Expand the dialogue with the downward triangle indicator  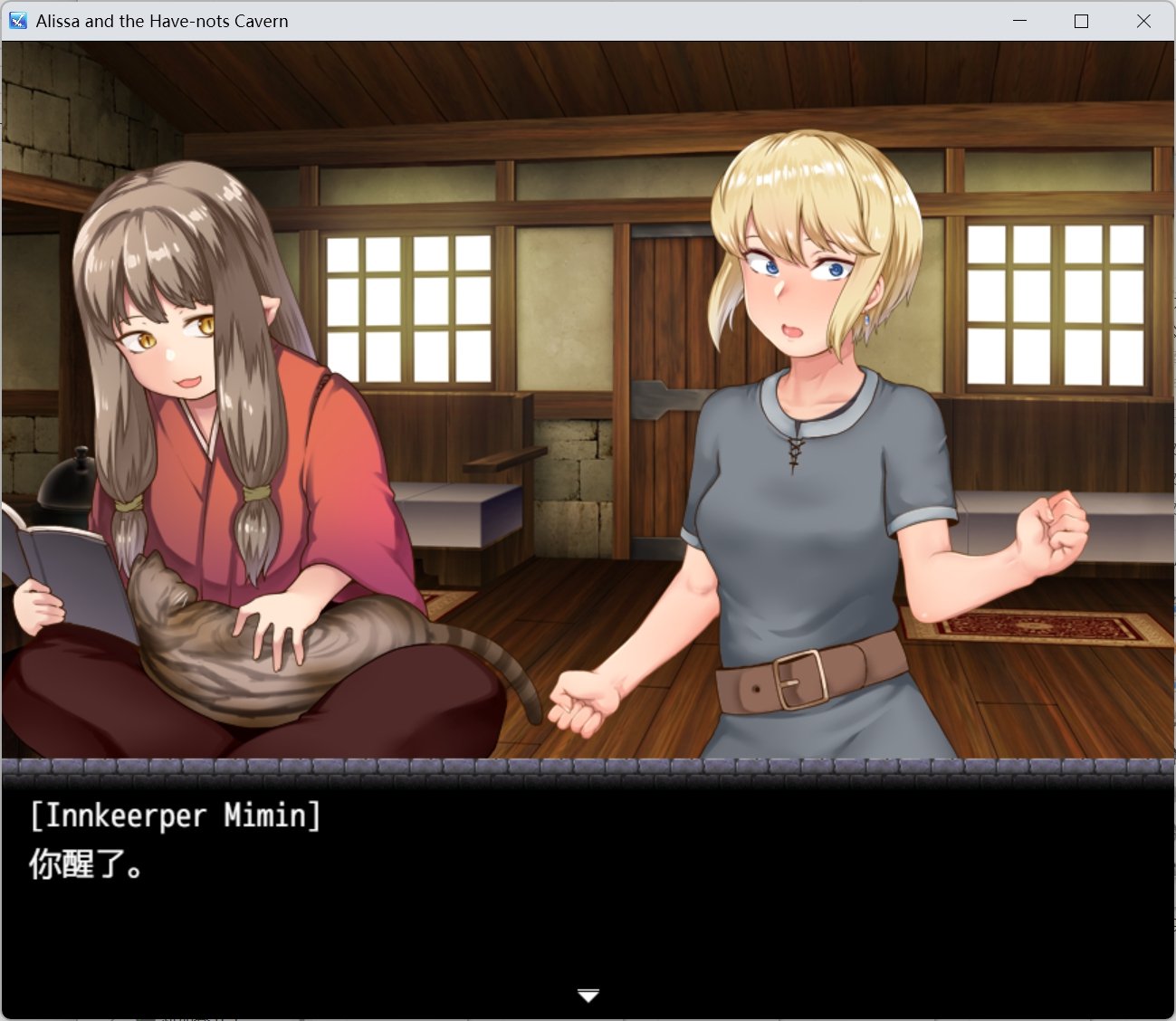pos(588,994)
